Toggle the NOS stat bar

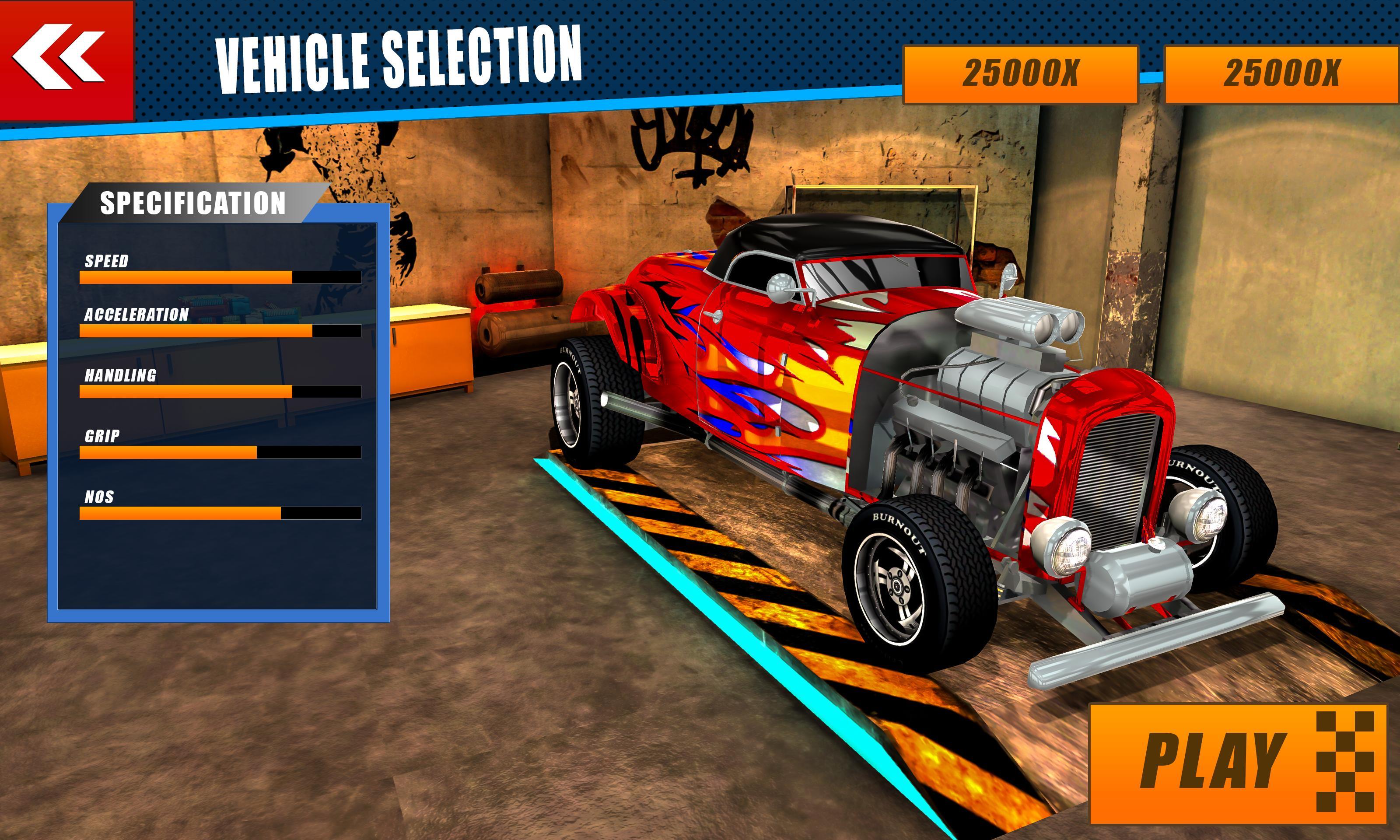(x=220, y=513)
